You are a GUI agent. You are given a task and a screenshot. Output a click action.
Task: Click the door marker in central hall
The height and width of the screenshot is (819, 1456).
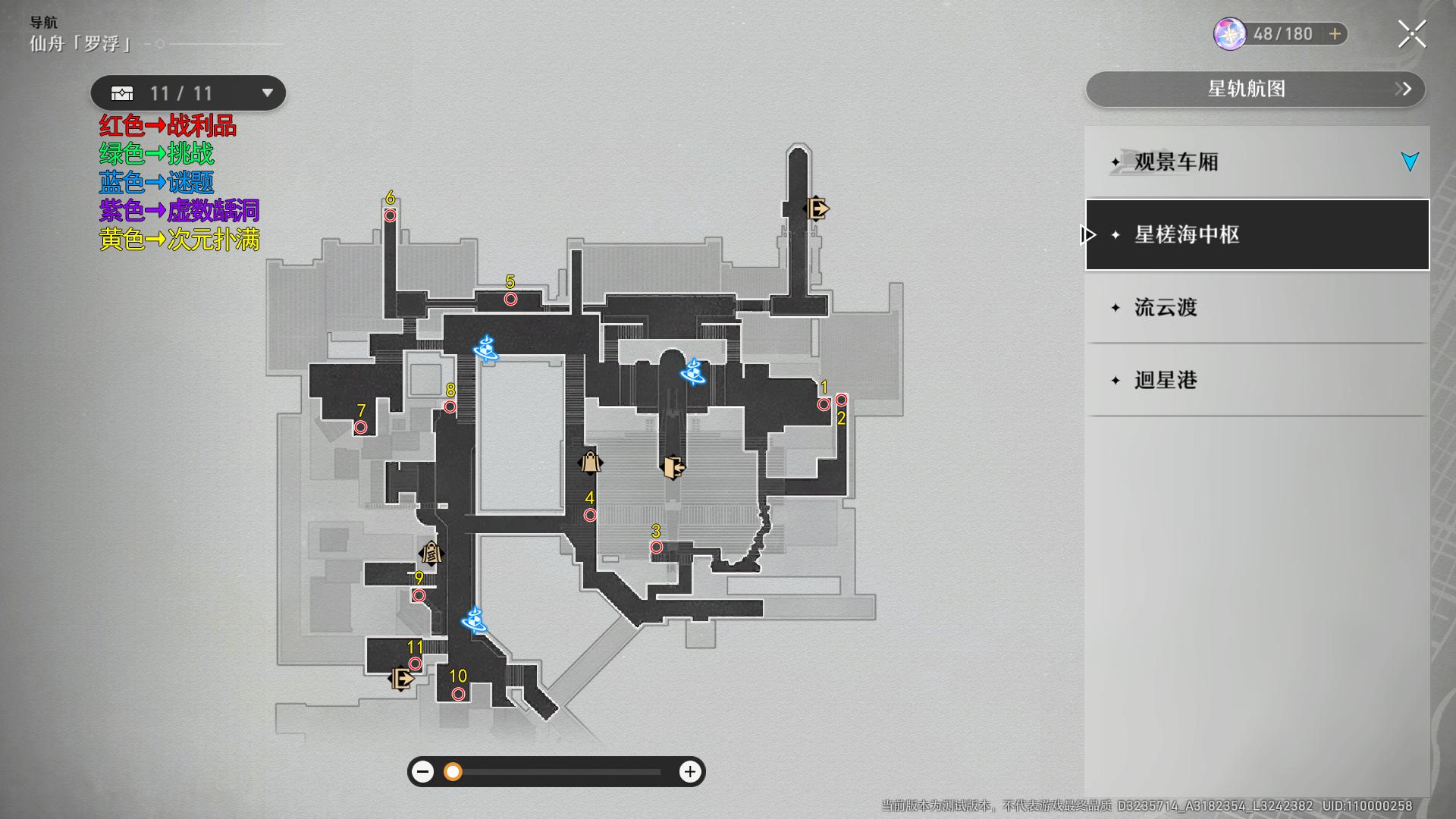[673, 467]
